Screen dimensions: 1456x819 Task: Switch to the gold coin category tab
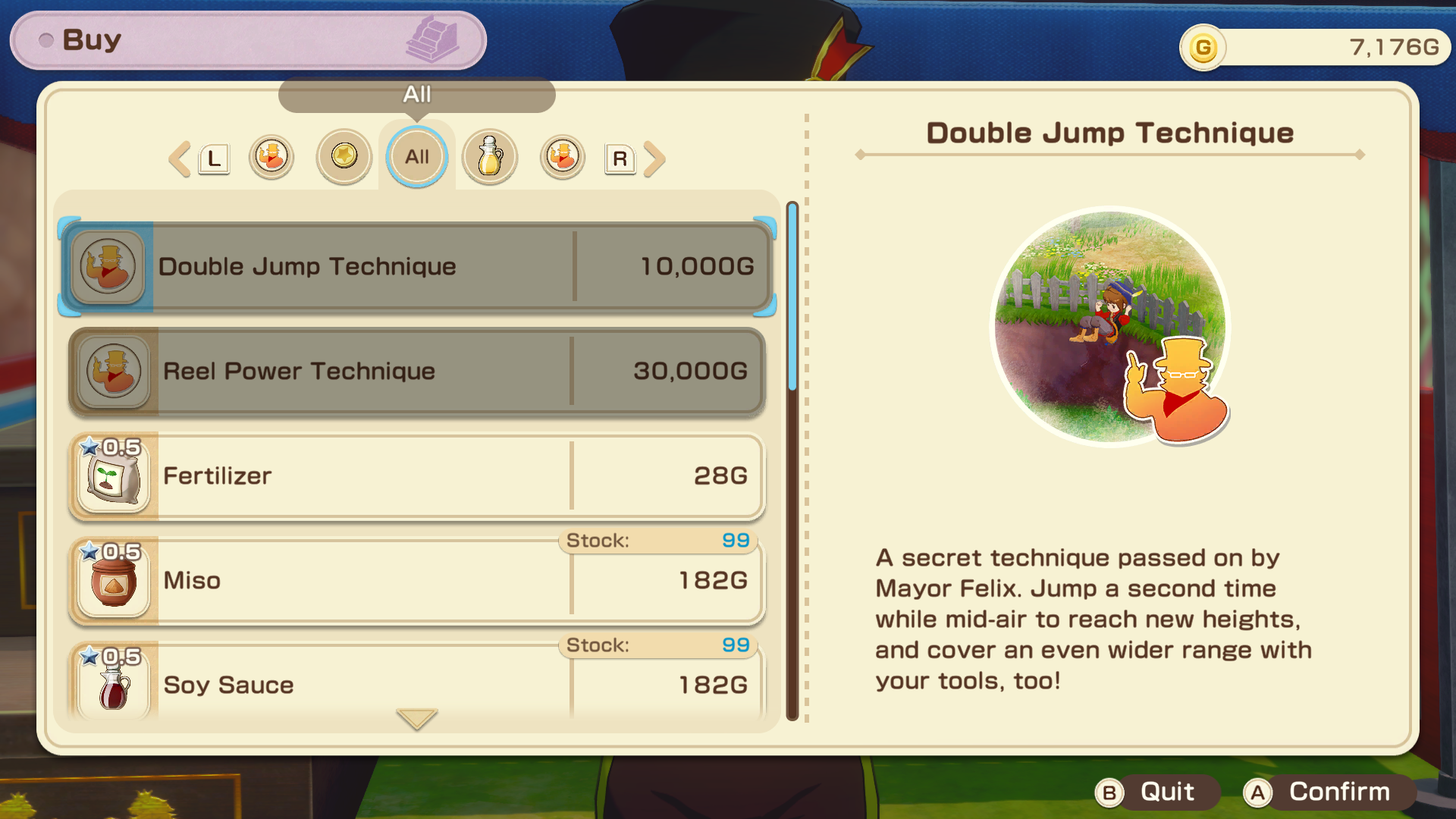tap(344, 157)
